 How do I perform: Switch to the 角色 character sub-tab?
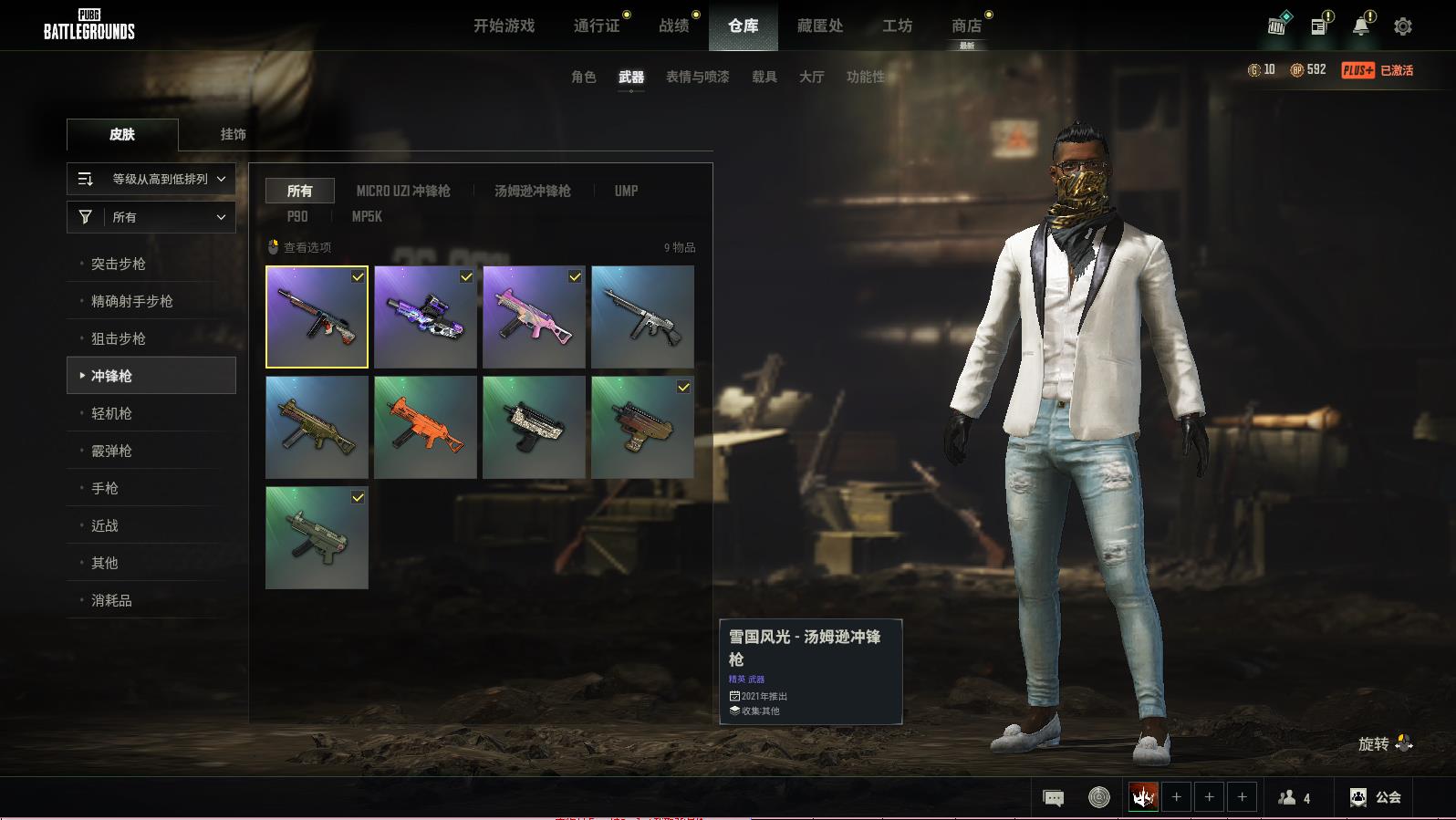[x=583, y=77]
